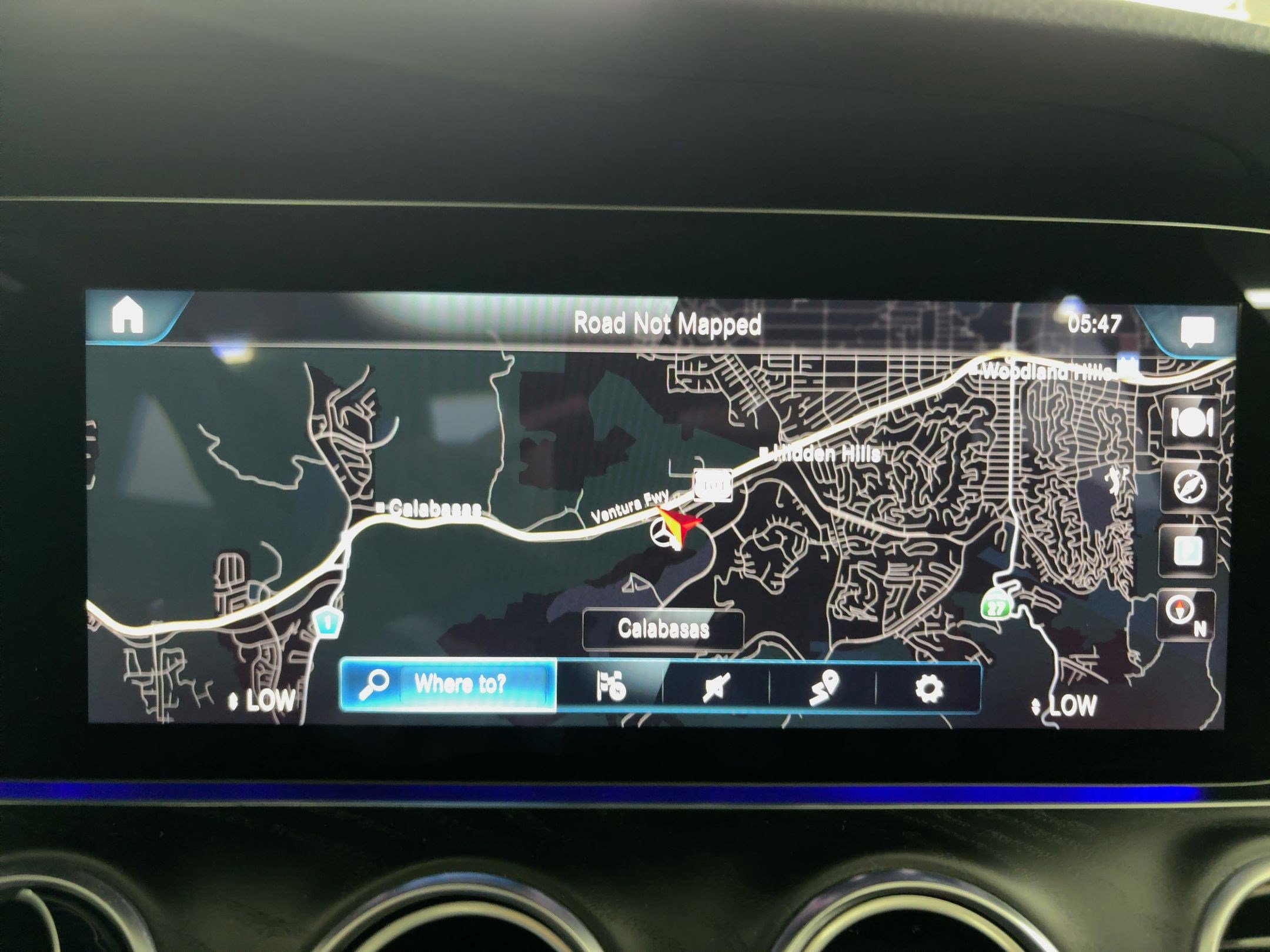Show parking with the P button
The height and width of the screenshot is (952, 1270).
click(1188, 551)
